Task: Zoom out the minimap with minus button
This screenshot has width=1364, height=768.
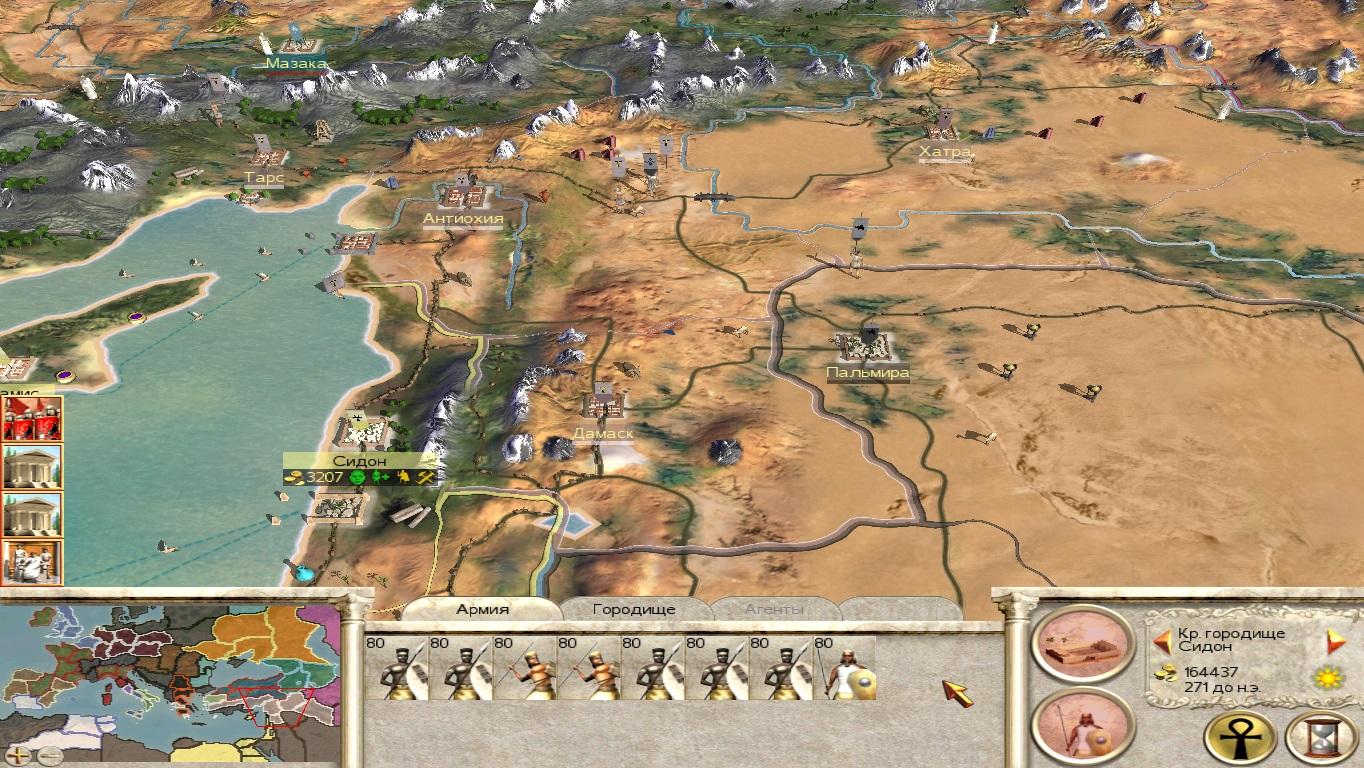Action: pos(49,755)
